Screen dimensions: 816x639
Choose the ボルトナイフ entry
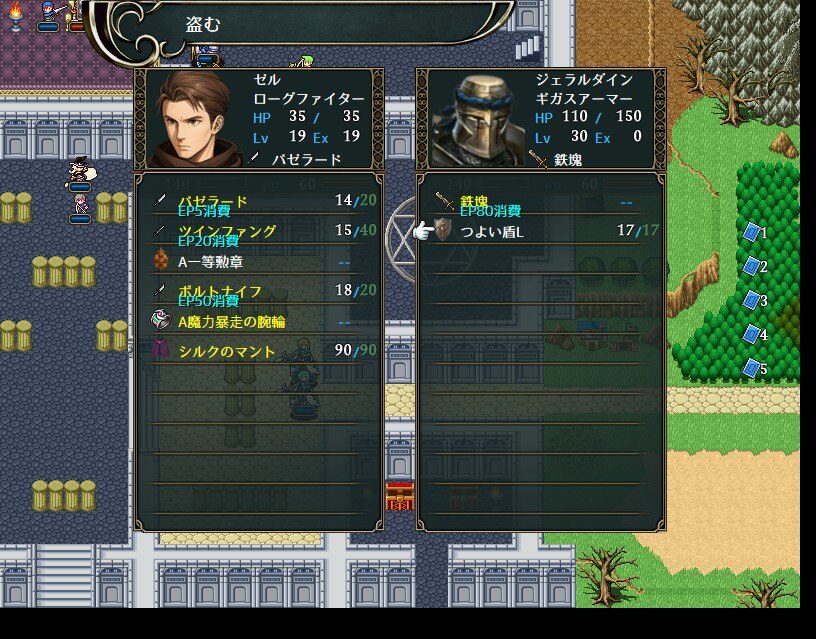[x=258, y=291]
